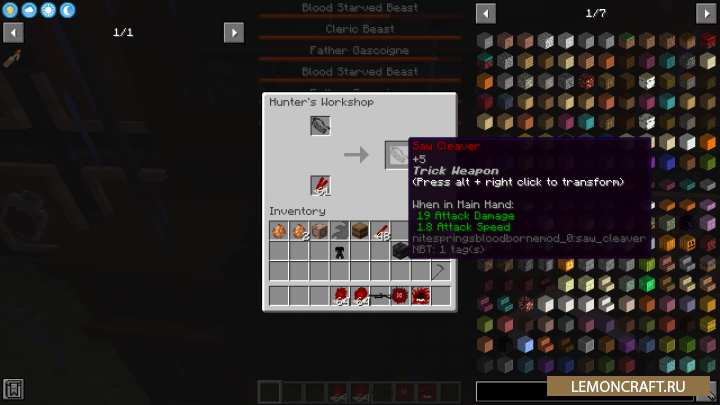Click the bookmark list's next page arrow
The height and width of the screenshot is (405, 720).
click(x=234, y=33)
